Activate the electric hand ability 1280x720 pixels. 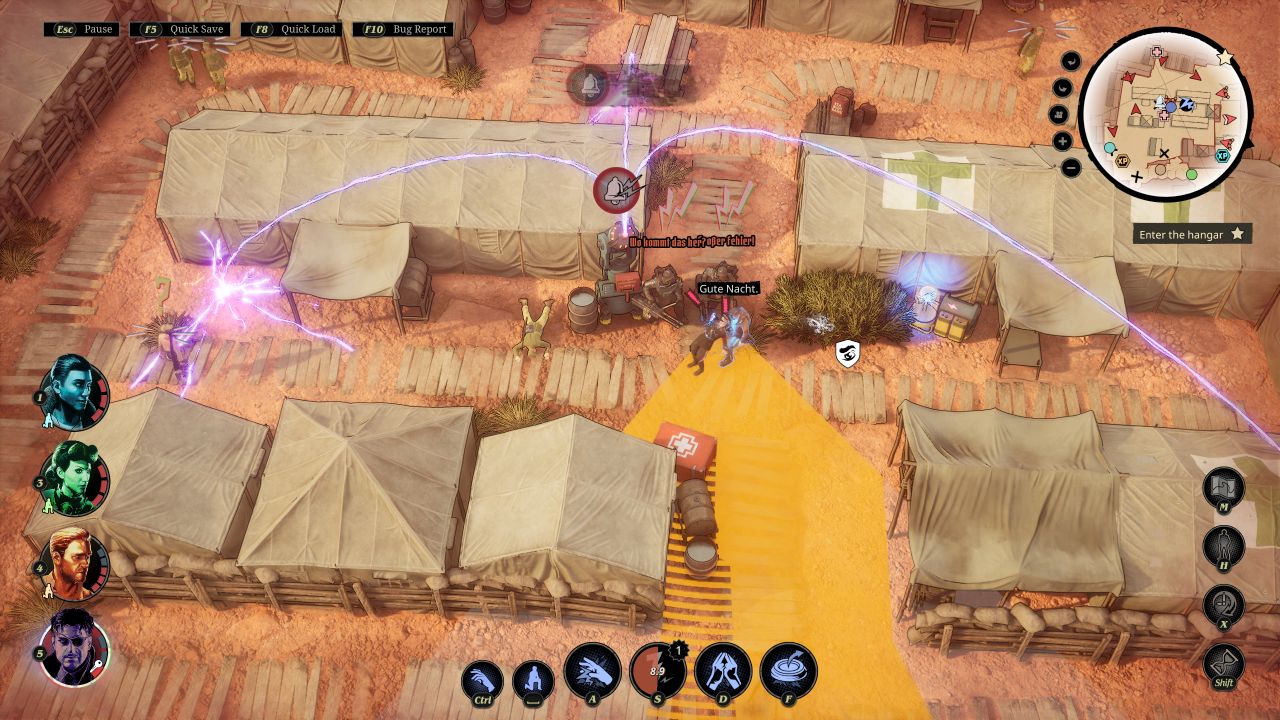pyautogui.click(x=592, y=669)
